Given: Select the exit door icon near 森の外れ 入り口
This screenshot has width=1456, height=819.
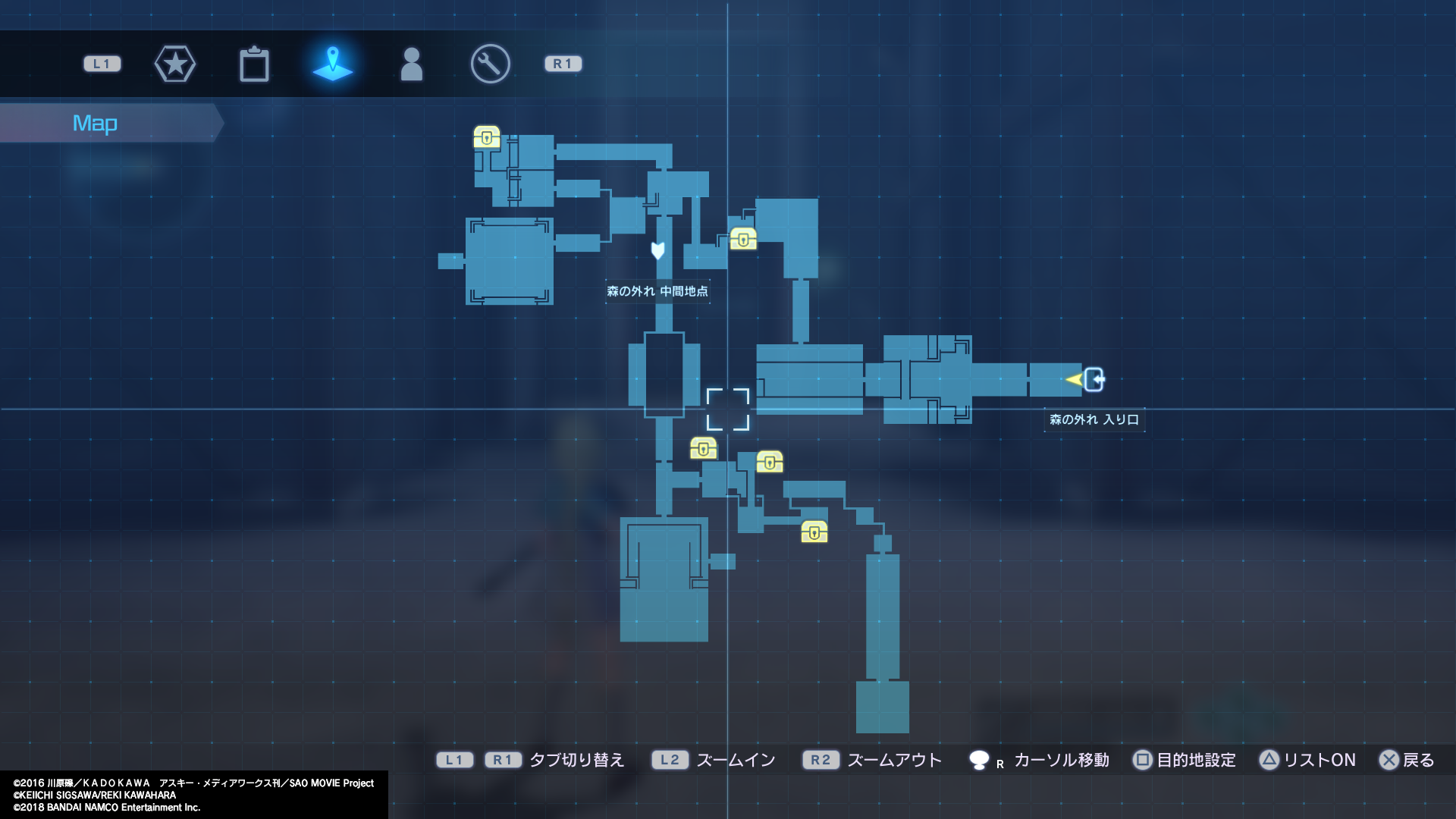Looking at the screenshot, I should [x=1094, y=380].
